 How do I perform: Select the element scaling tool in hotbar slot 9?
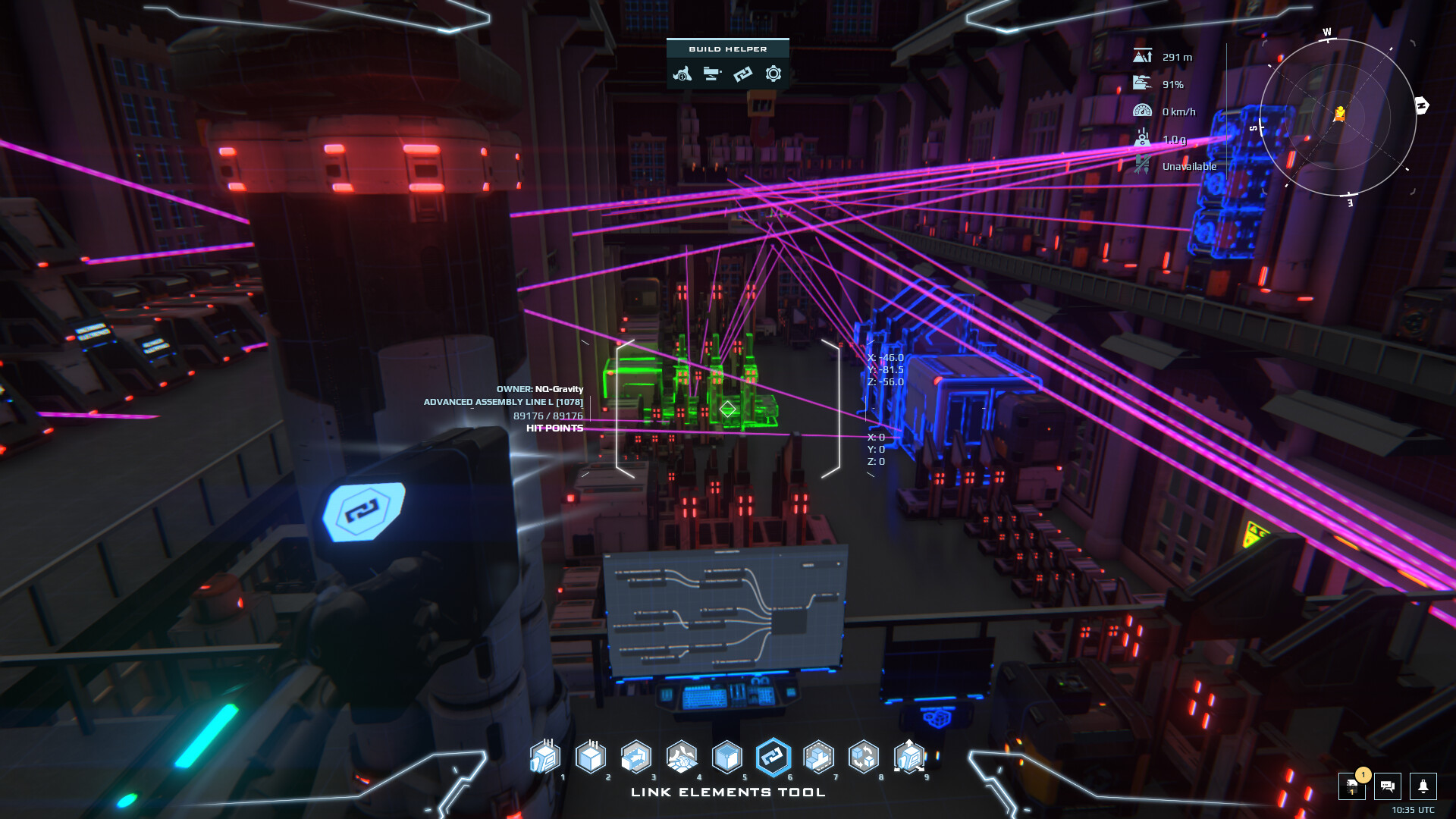pos(910,758)
